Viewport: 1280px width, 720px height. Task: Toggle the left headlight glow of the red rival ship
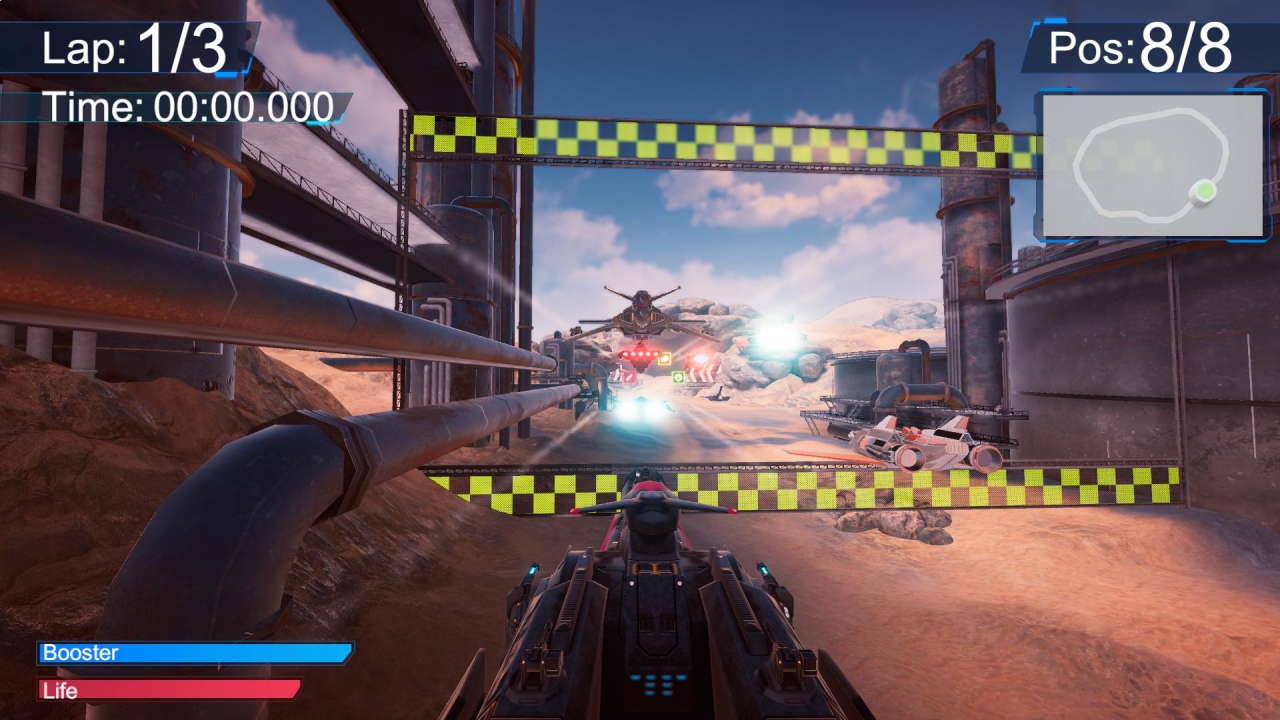point(624,354)
